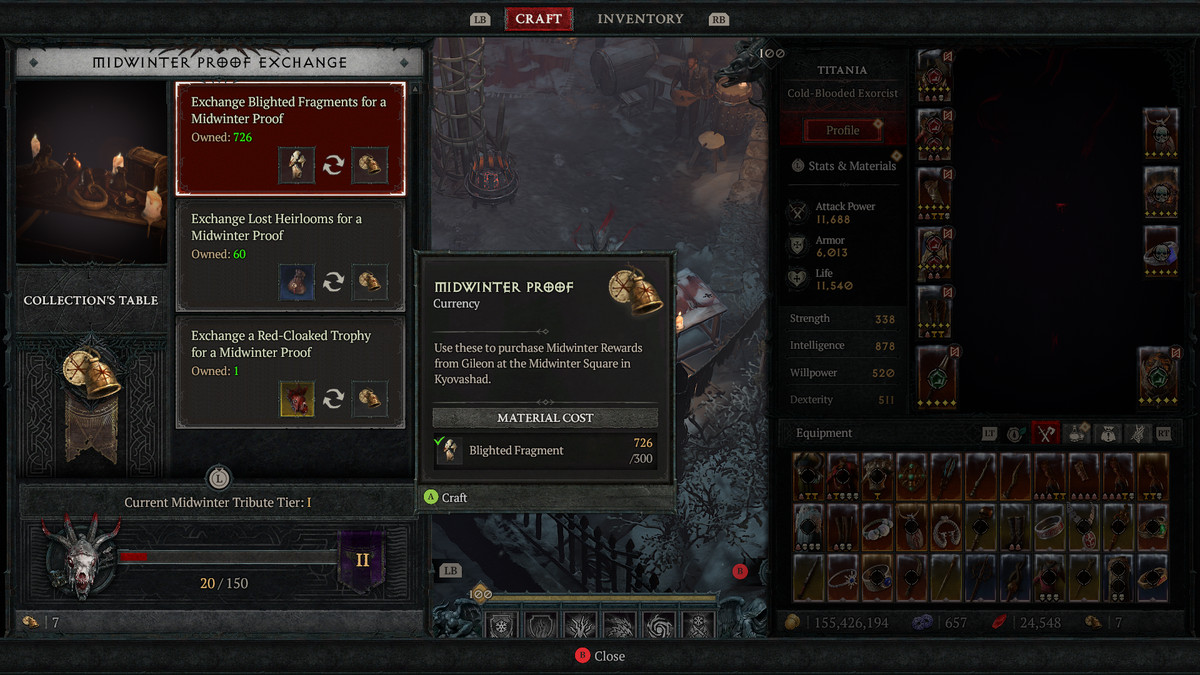Select the equipped skull amulet slot
This screenshot has width=1200, height=675.
[1160, 128]
